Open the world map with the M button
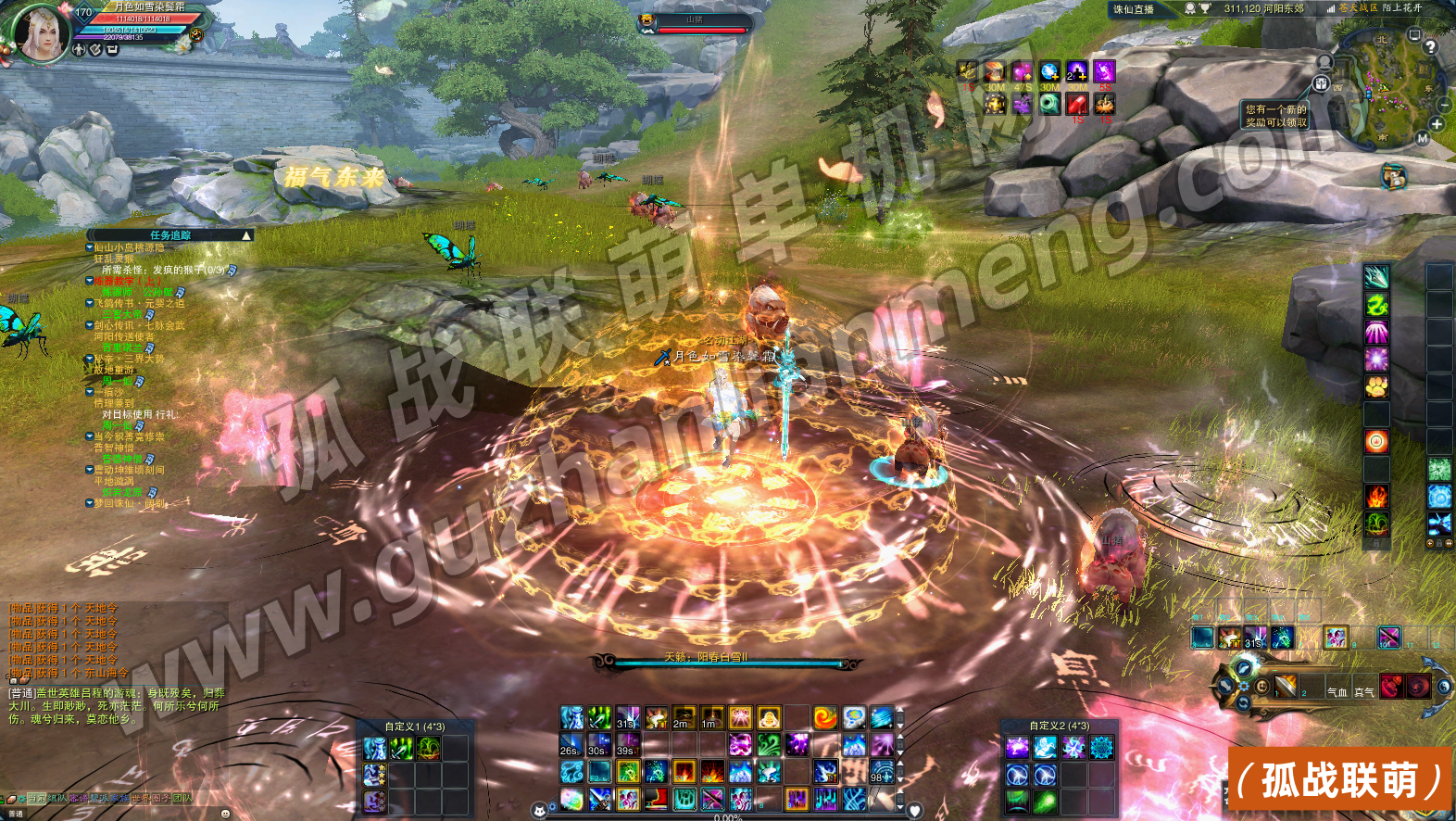This screenshot has height=821, width=1456. click(1423, 139)
